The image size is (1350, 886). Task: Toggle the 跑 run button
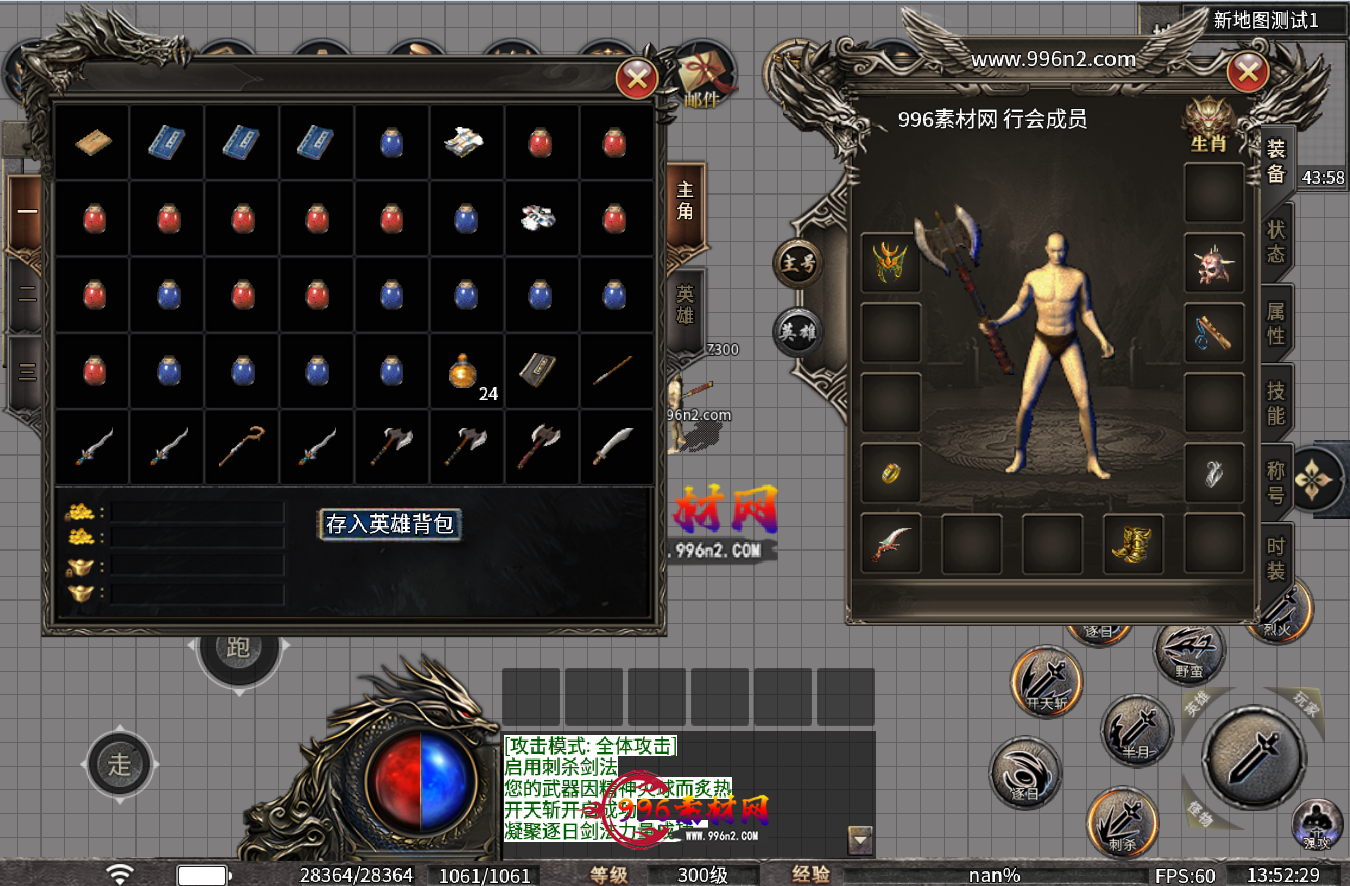(x=238, y=648)
